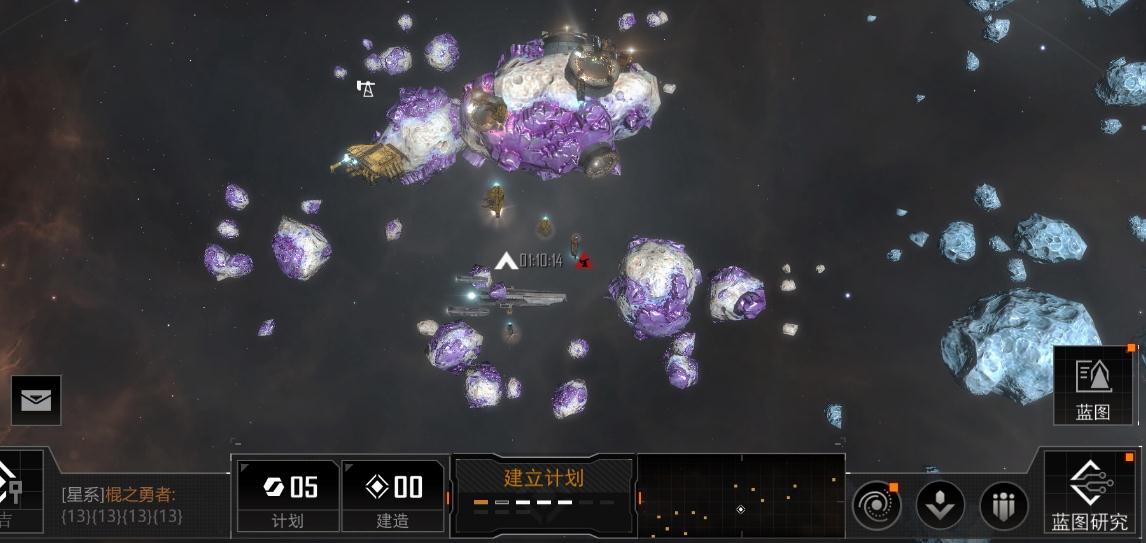This screenshot has width=1146, height=543.
Task: Open the 蓝图研究 menu
Action: [x=1090, y=492]
